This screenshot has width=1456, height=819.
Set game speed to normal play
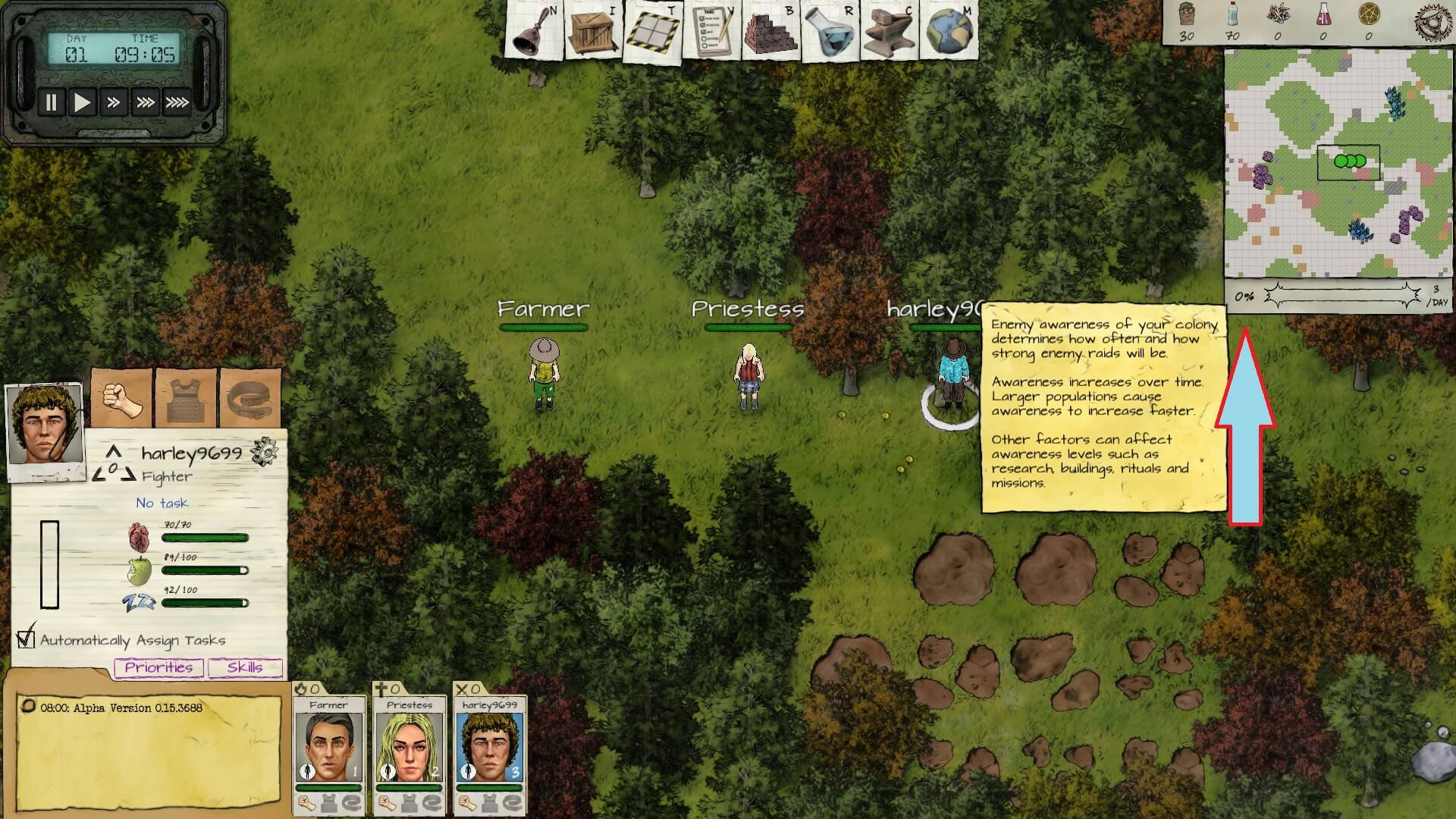(82, 102)
